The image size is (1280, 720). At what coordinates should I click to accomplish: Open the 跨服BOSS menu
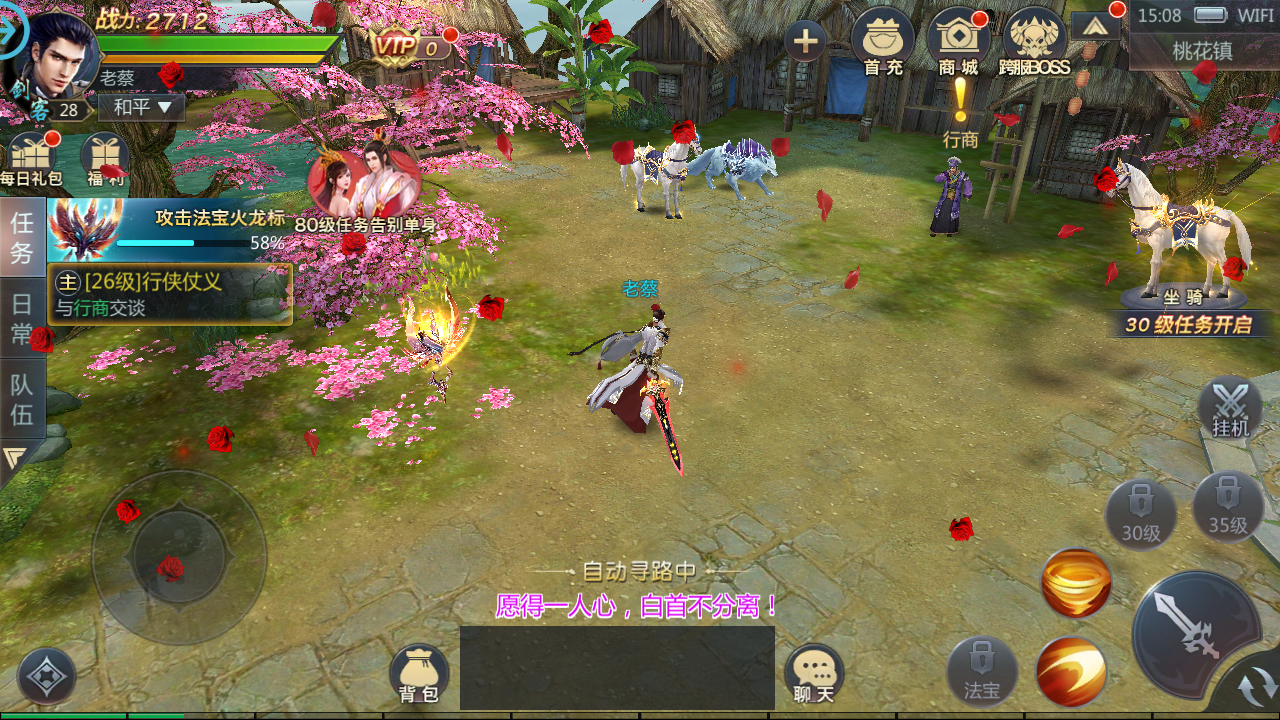(x=1034, y=42)
